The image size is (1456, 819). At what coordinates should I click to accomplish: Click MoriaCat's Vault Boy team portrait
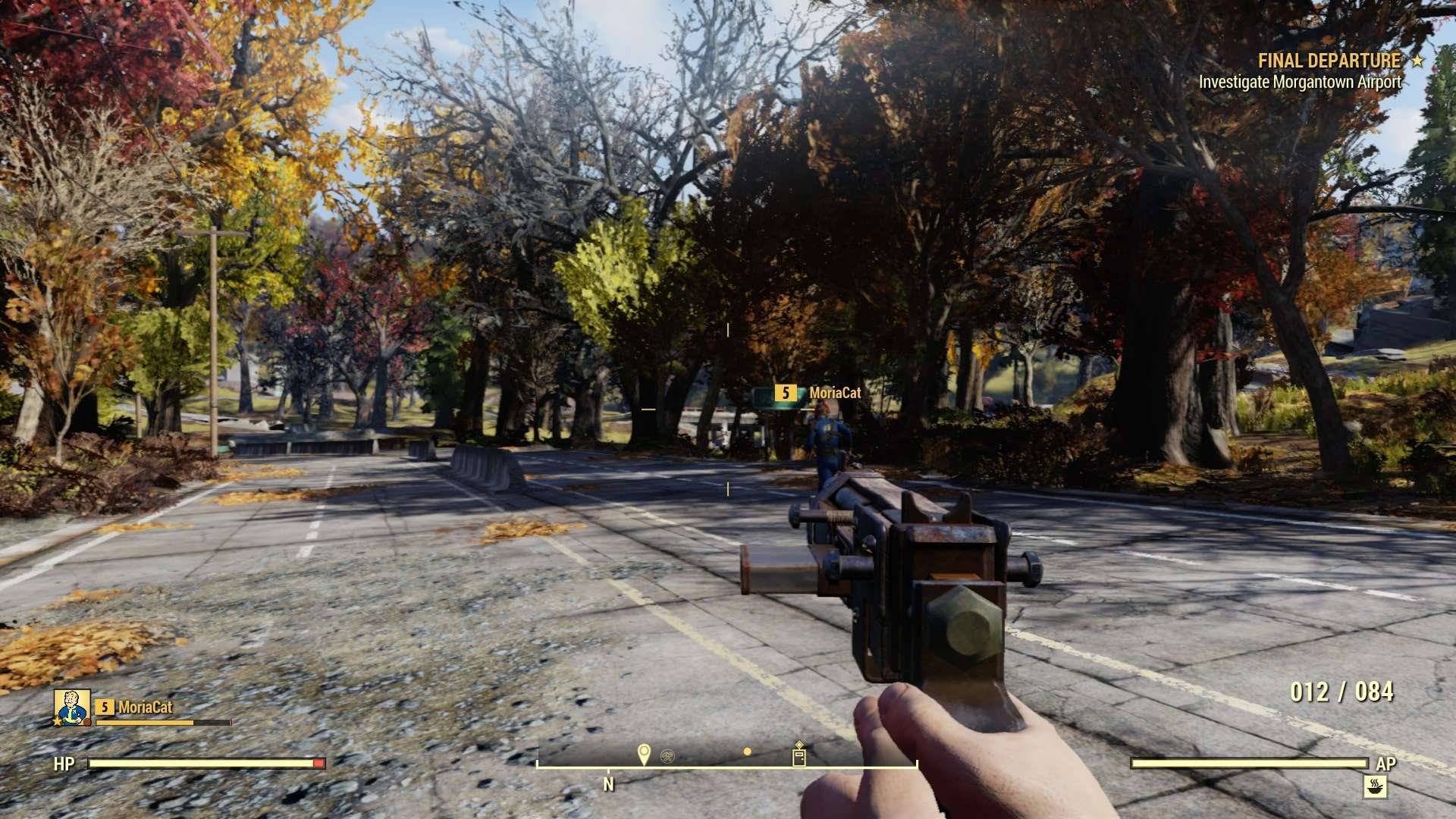pos(72,707)
